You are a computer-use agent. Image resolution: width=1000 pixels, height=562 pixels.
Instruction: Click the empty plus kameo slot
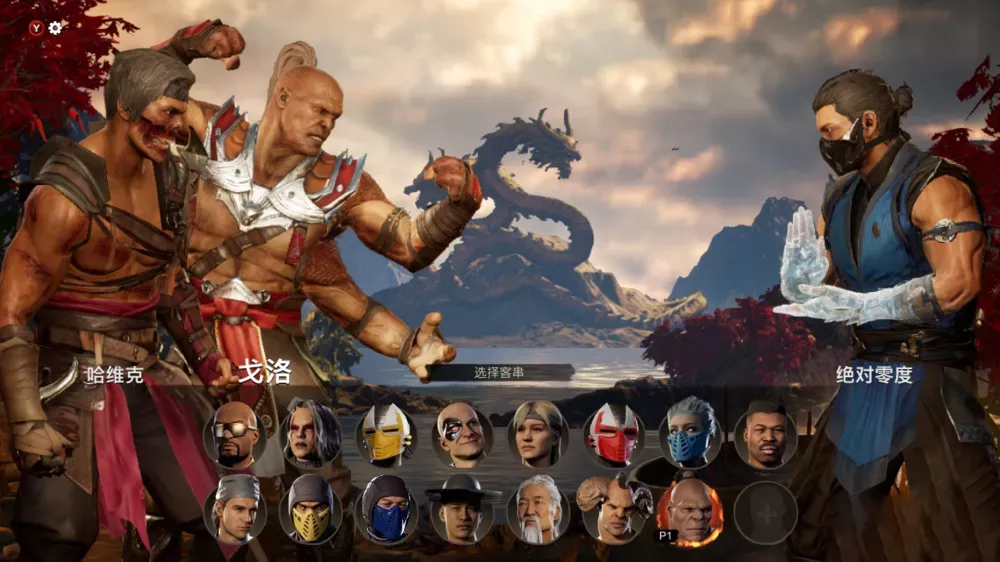pos(765,512)
